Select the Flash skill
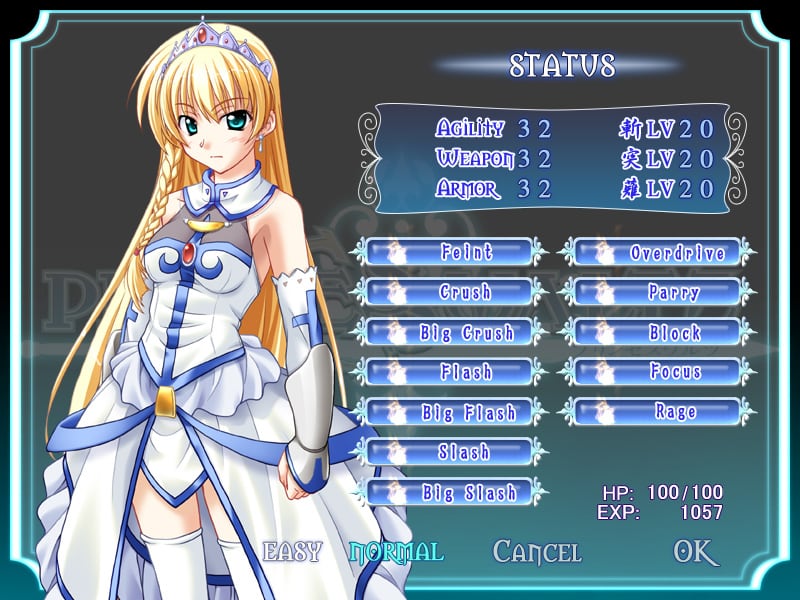Viewport: 800px width, 600px height. click(x=455, y=372)
